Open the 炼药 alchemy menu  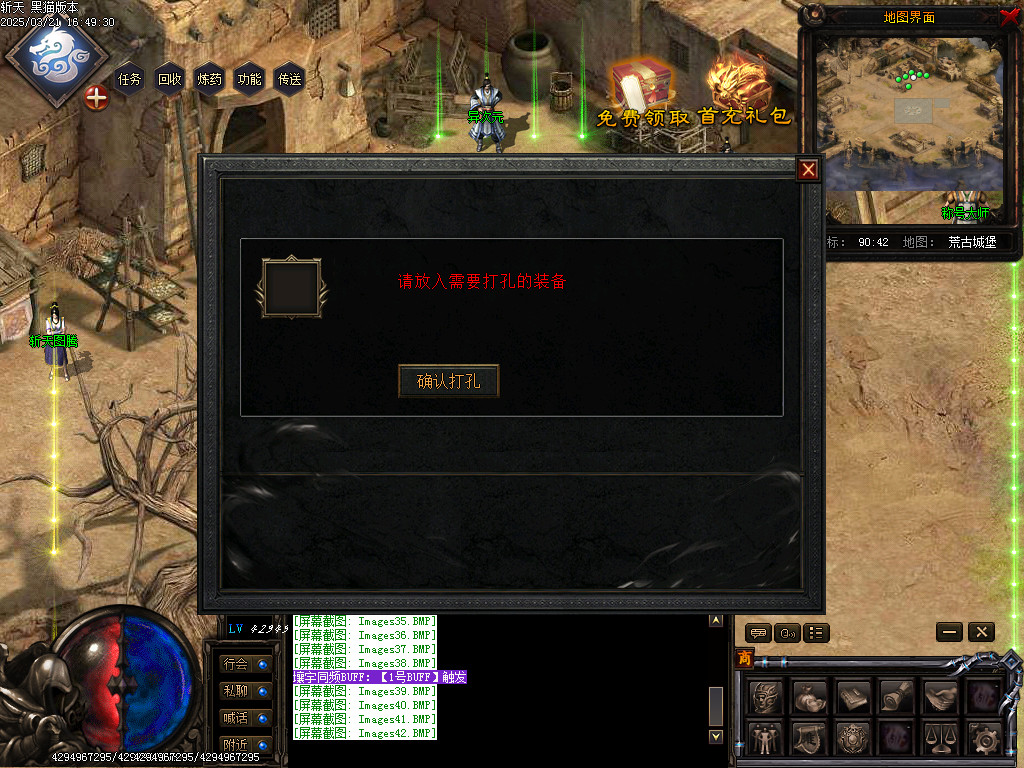(210, 79)
